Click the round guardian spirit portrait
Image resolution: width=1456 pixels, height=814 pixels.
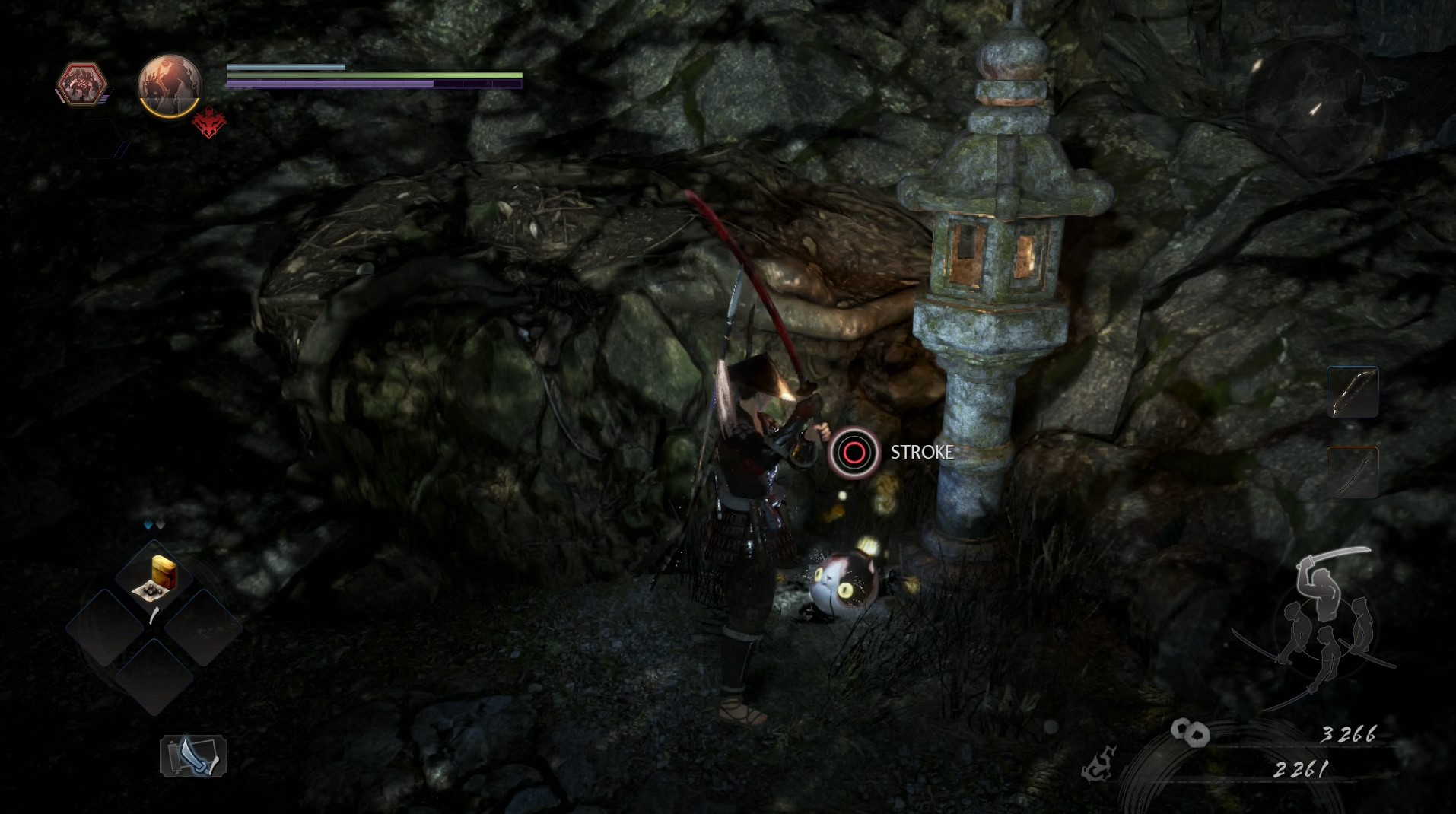tap(169, 84)
